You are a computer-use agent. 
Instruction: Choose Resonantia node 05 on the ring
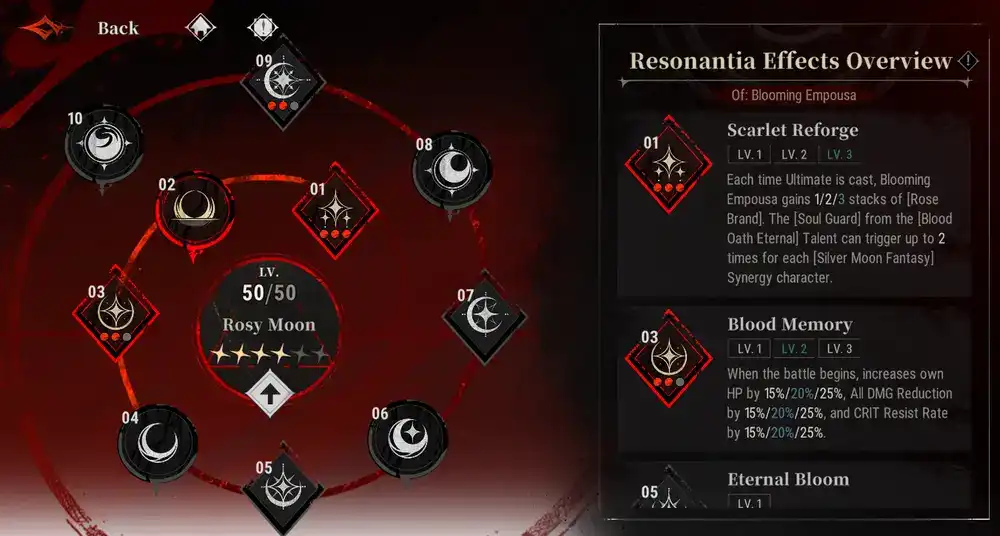pos(284,490)
